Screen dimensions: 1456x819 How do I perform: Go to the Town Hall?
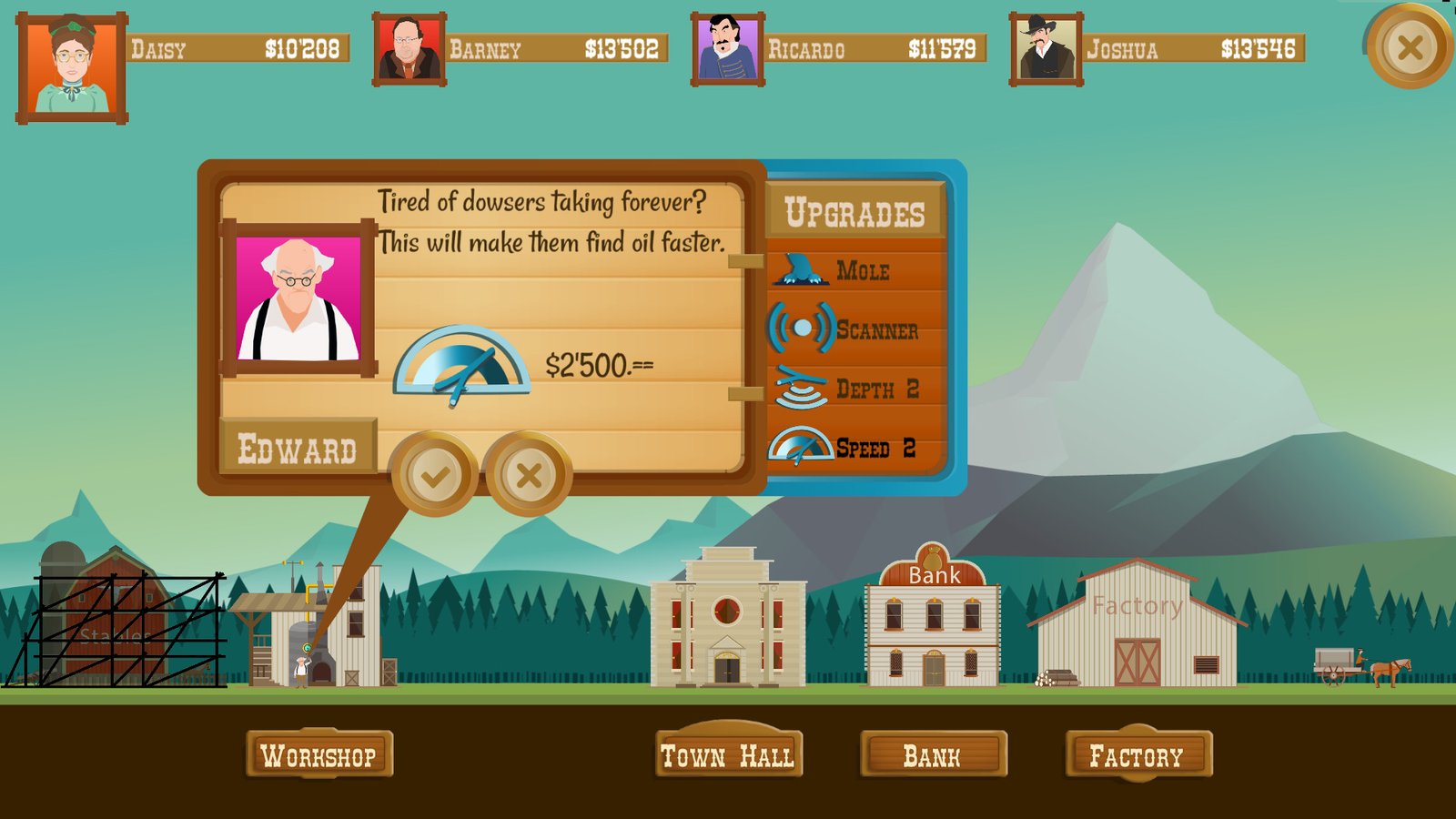pos(728,754)
